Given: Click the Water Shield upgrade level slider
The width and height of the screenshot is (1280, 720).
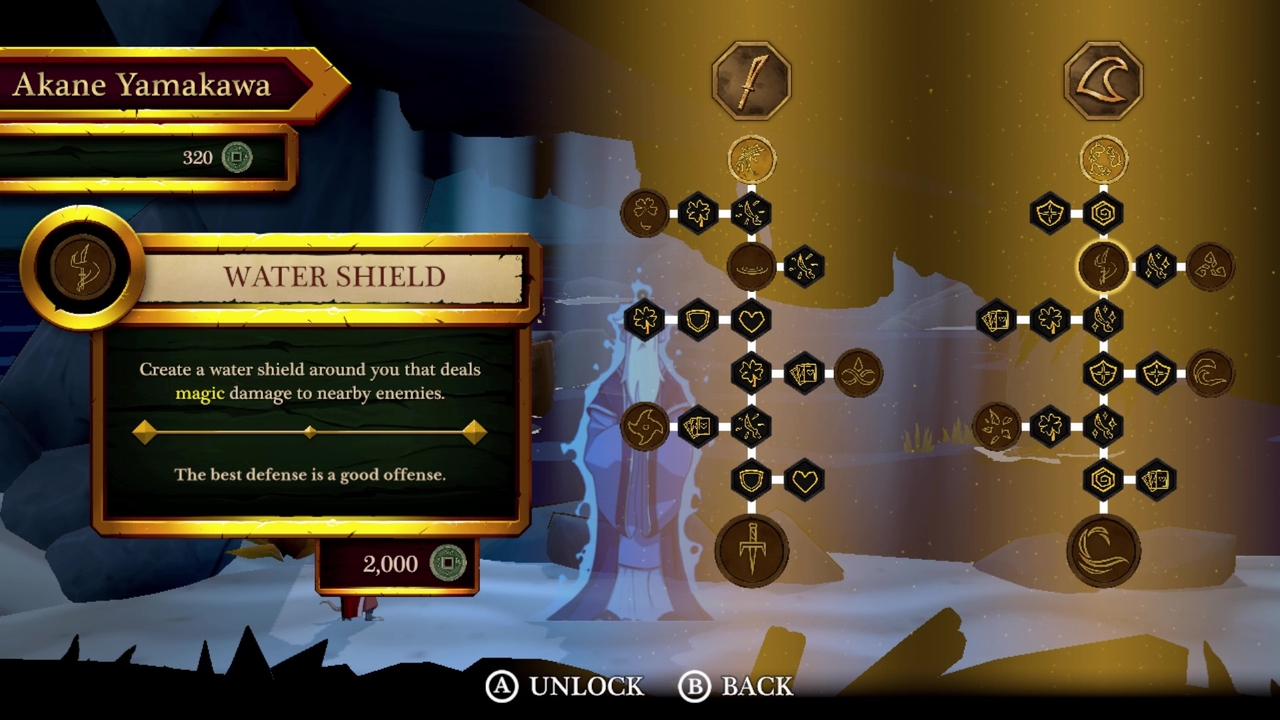Looking at the screenshot, I should [310, 431].
